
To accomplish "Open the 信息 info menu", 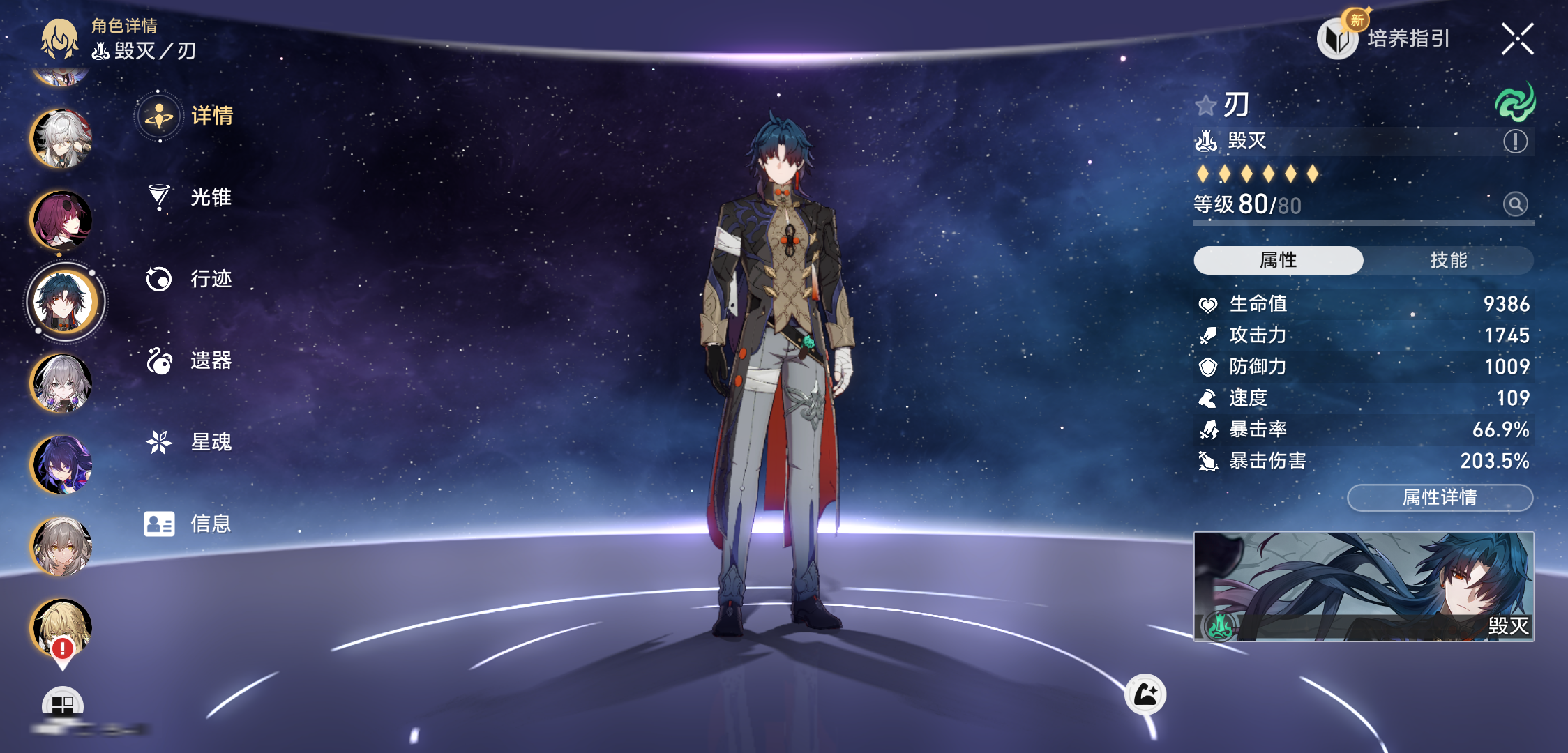I will pyautogui.click(x=187, y=524).
